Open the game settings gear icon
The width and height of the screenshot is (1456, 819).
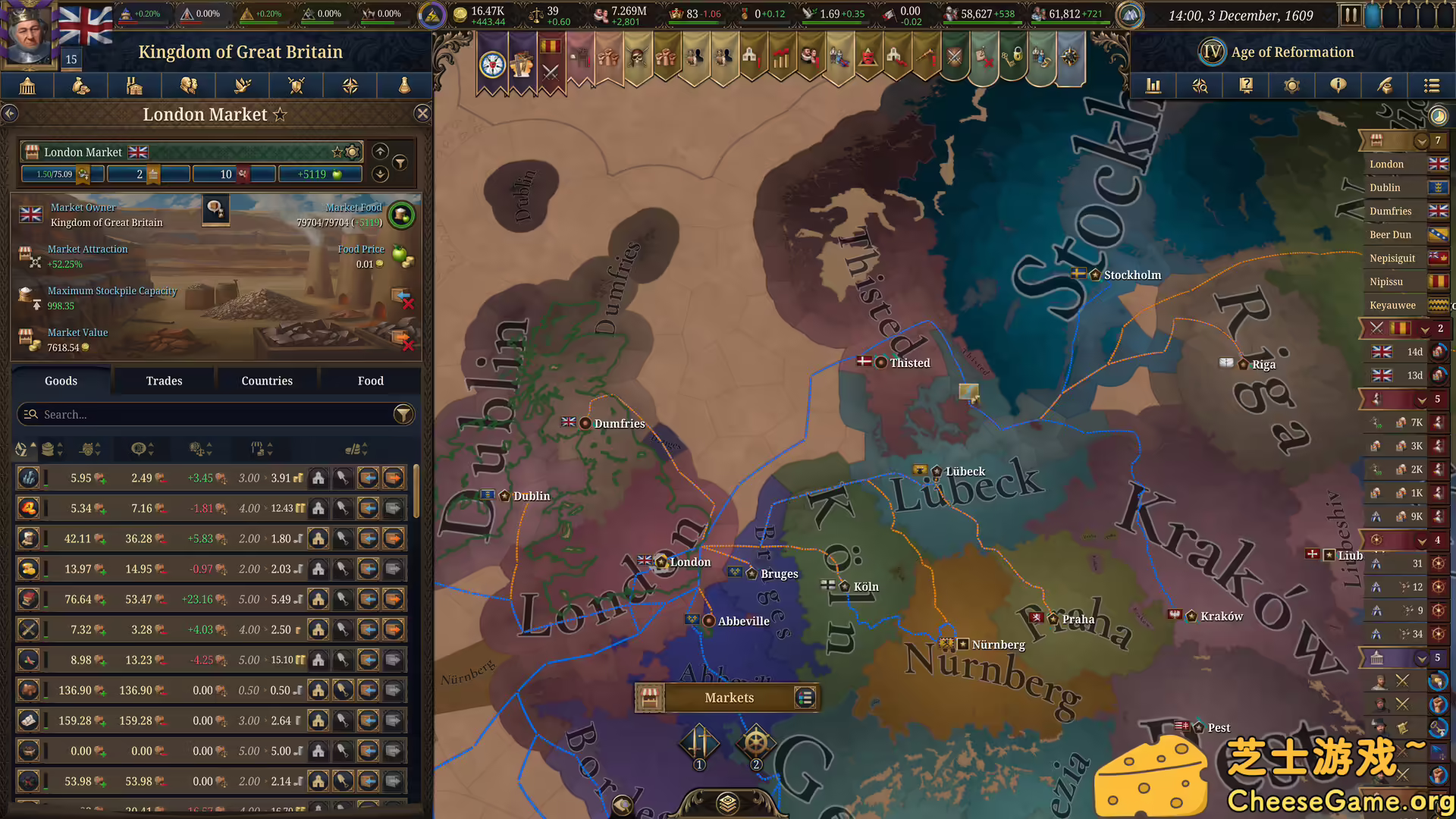(1291, 86)
